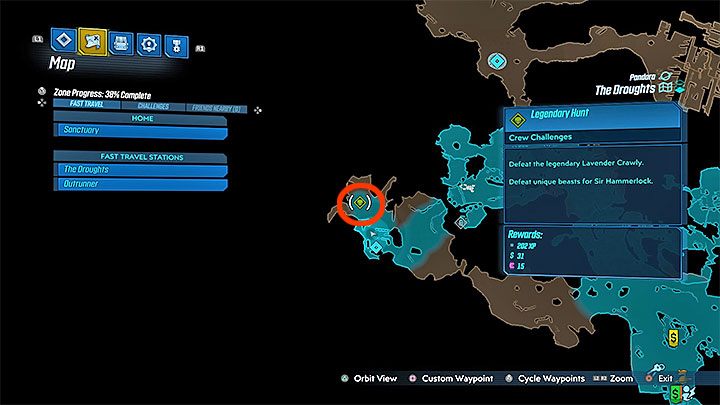The width and height of the screenshot is (720, 405).
Task: Switch to the Challenges list tab
Action: click(152, 105)
